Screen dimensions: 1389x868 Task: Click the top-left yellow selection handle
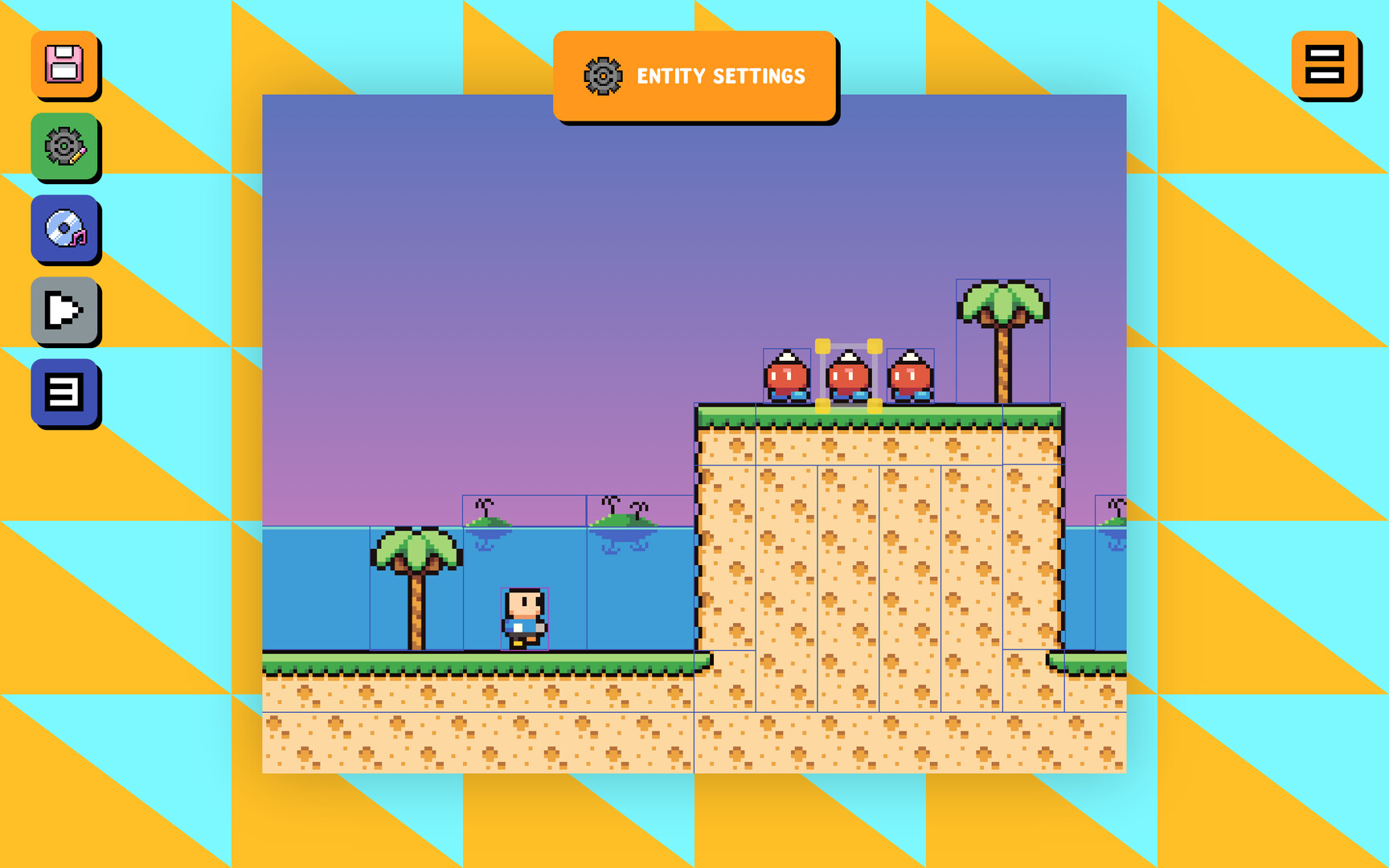point(821,346)
